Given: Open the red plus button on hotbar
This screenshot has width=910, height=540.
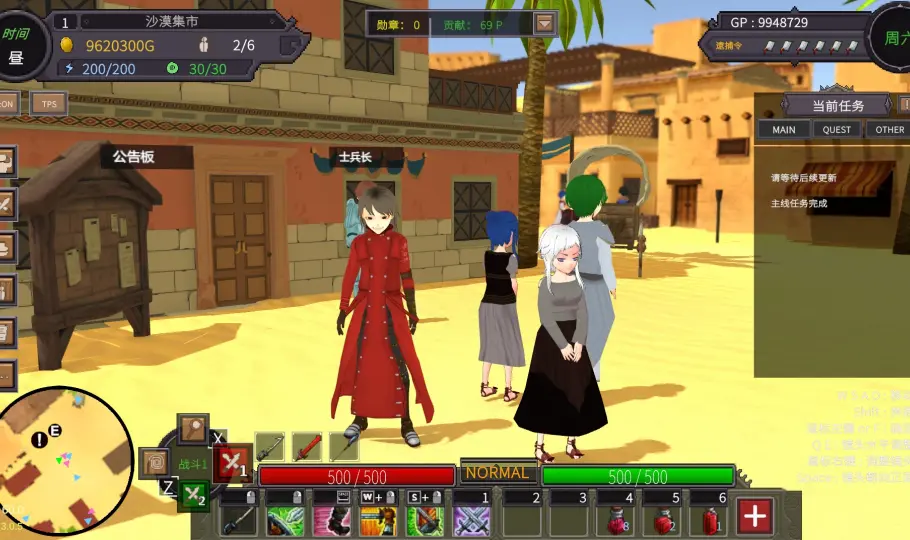Looking at the screenshot, I should click(x=755, y=516).
